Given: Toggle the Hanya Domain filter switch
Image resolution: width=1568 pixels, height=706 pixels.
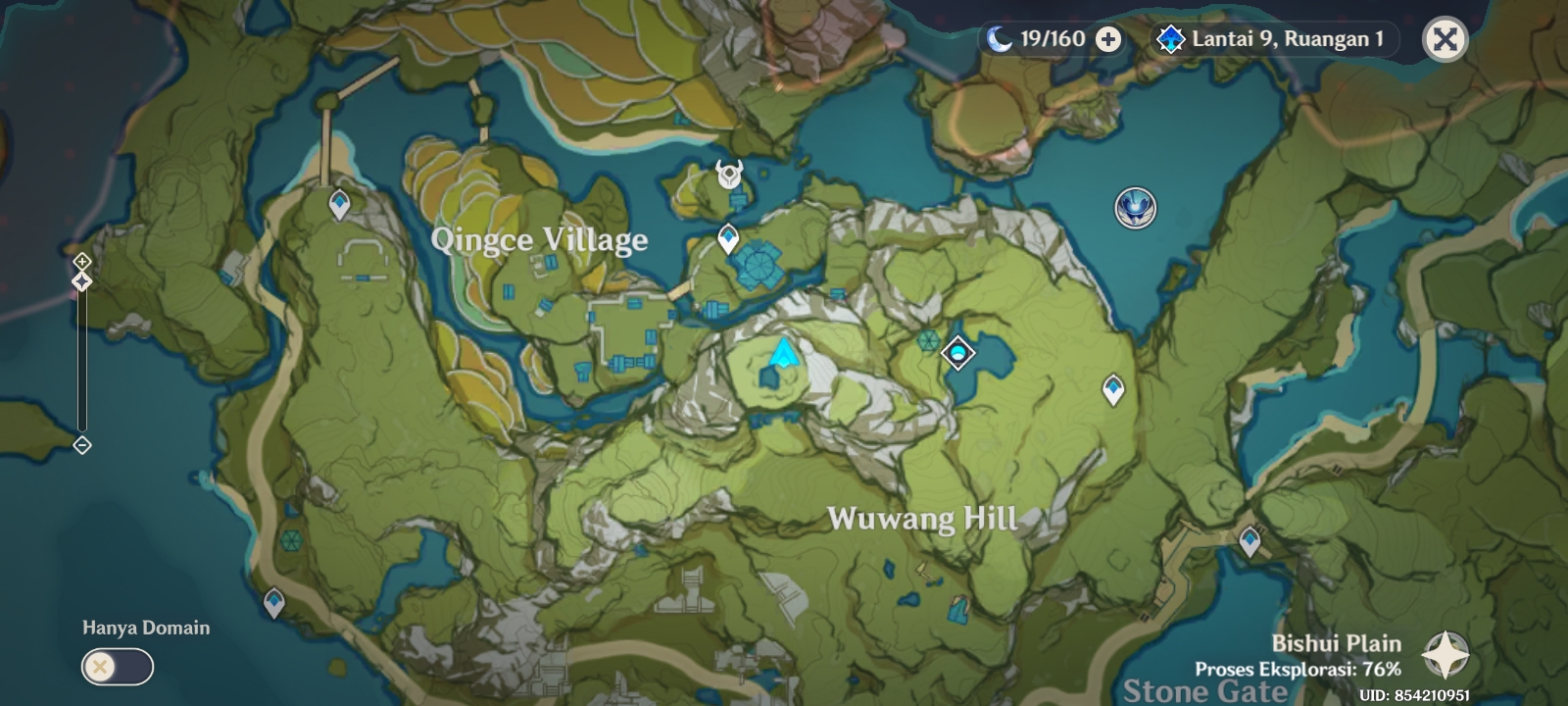Looking at the screenshot, I should tap(118, 668).
